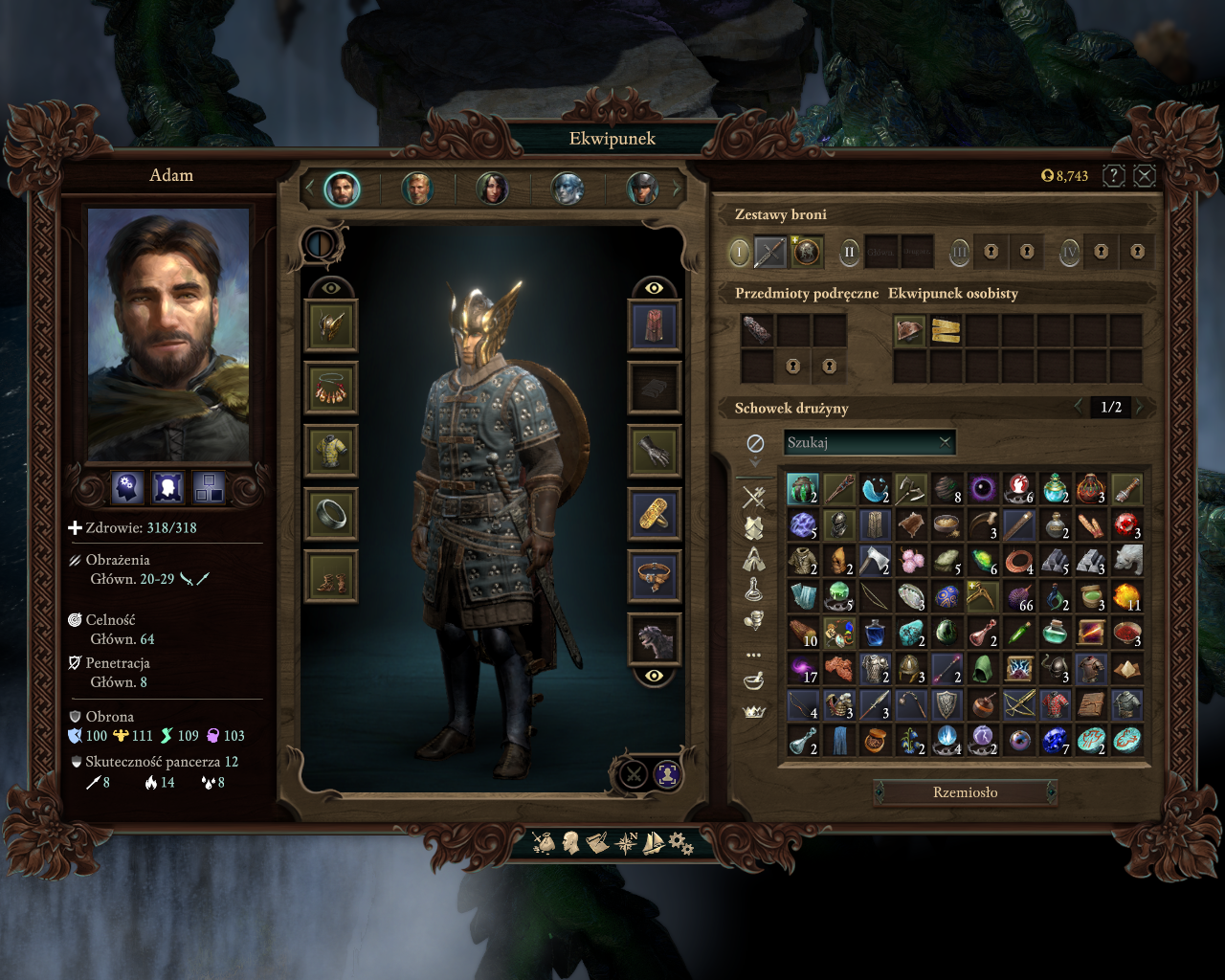Viewport: 1225px width, 980px height.
Task: Select the equipped winged helmet slot
Action: click(331, 325)
